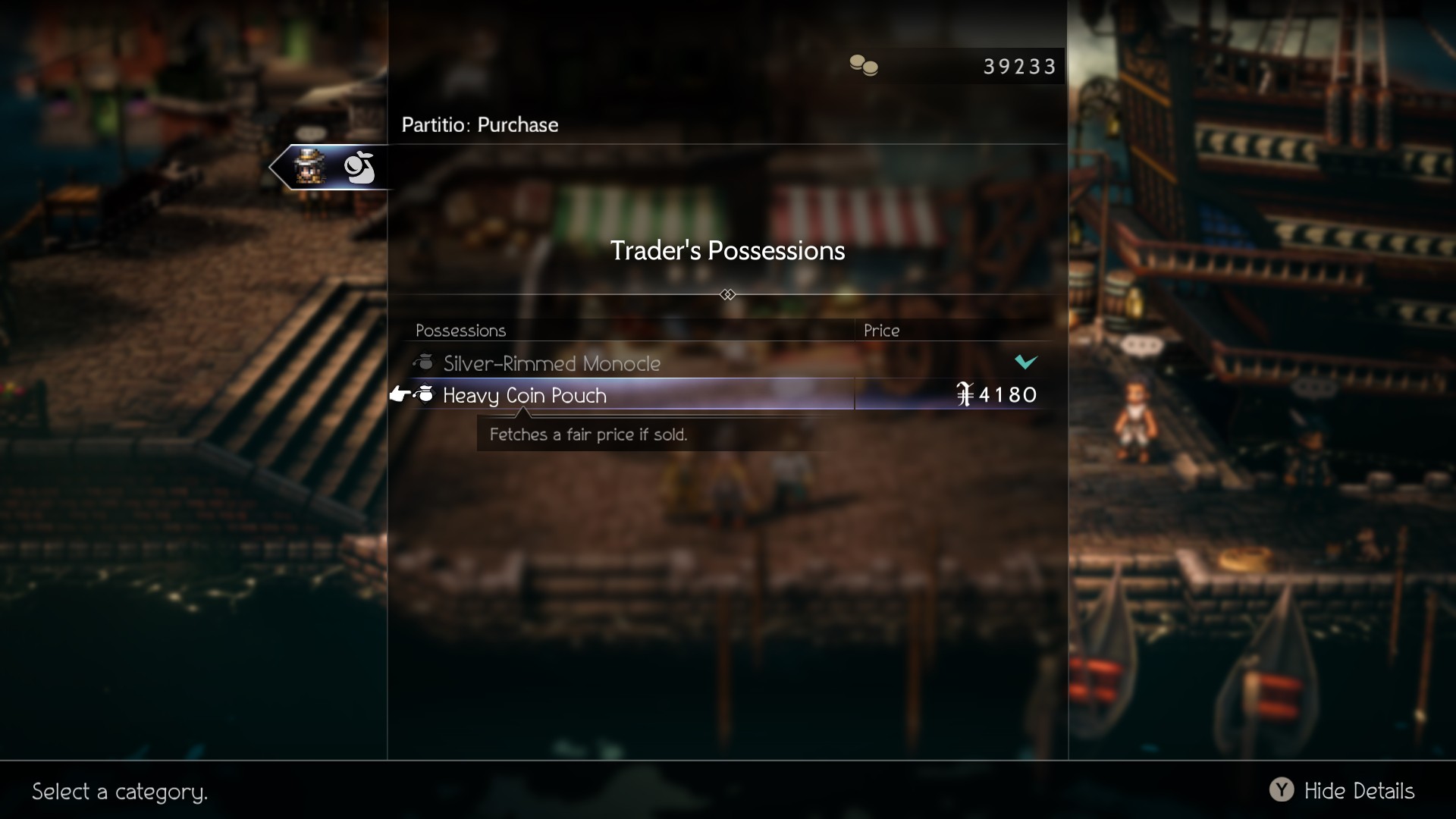This screenshot has width=1456, height=819.
Task: Select the coin pouch icon beside the portrait
Action: pyautogui.click(x=359, y=168)
